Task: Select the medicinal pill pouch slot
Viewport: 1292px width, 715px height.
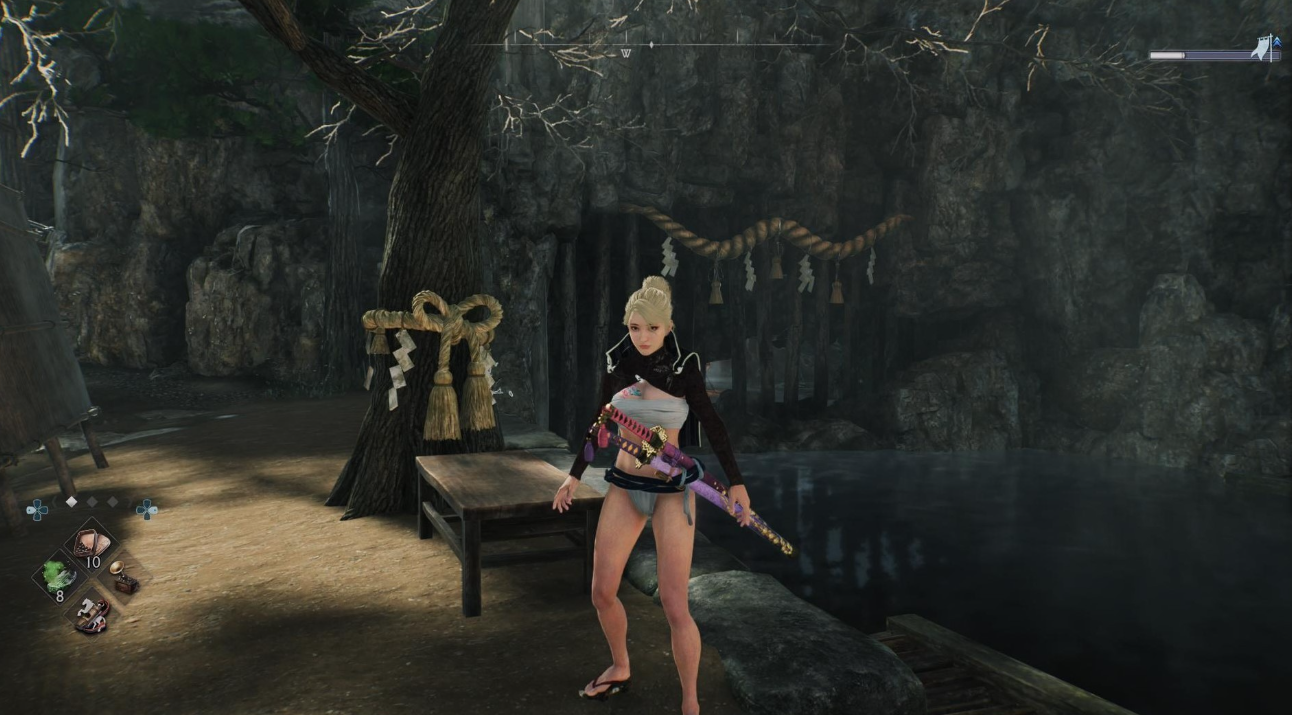Action: [90, 544]
